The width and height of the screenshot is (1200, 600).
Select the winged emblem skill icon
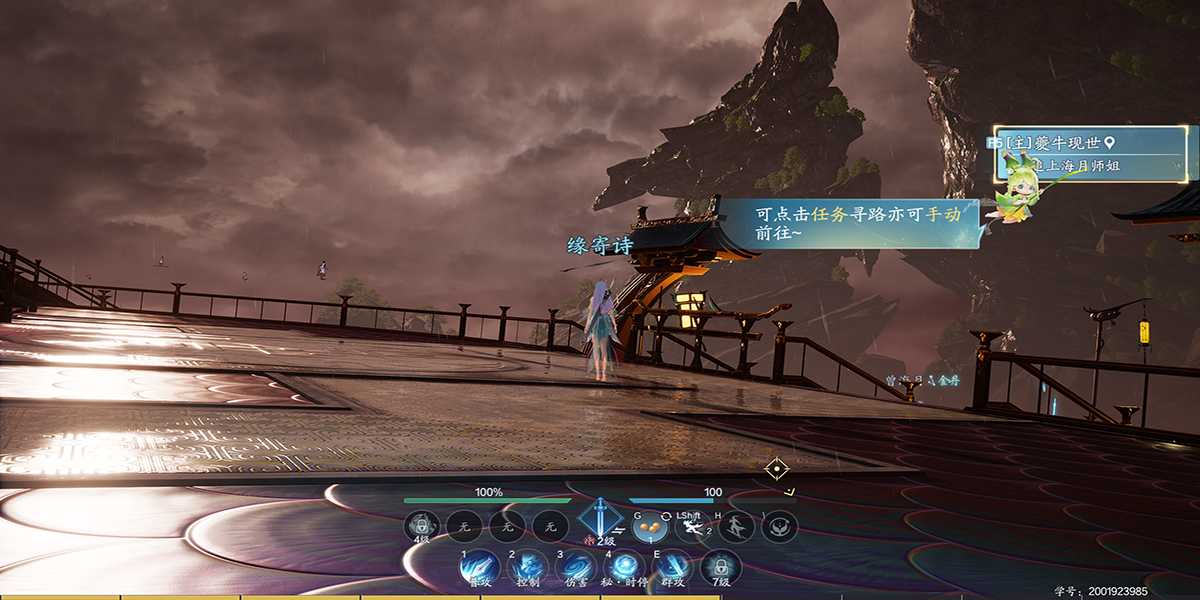pyautogui.click(x=780, y=526)
